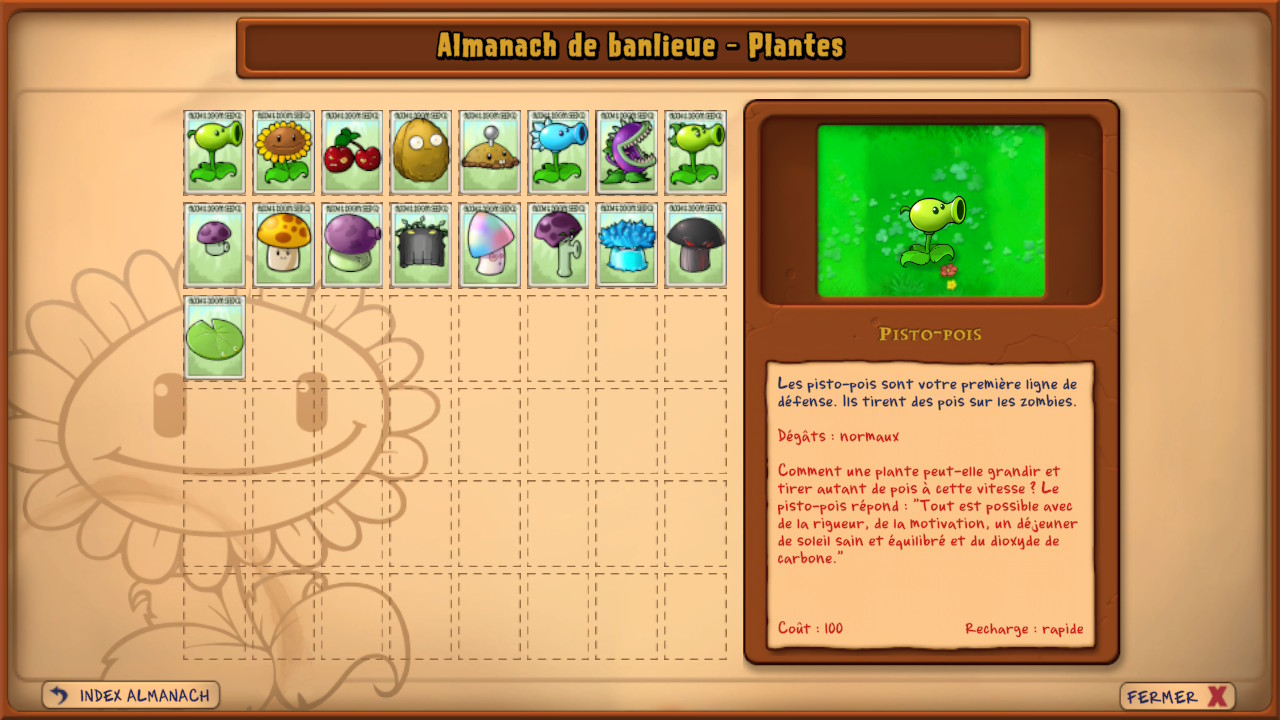Close the almanac with Fermer

tap(1177, 697)
